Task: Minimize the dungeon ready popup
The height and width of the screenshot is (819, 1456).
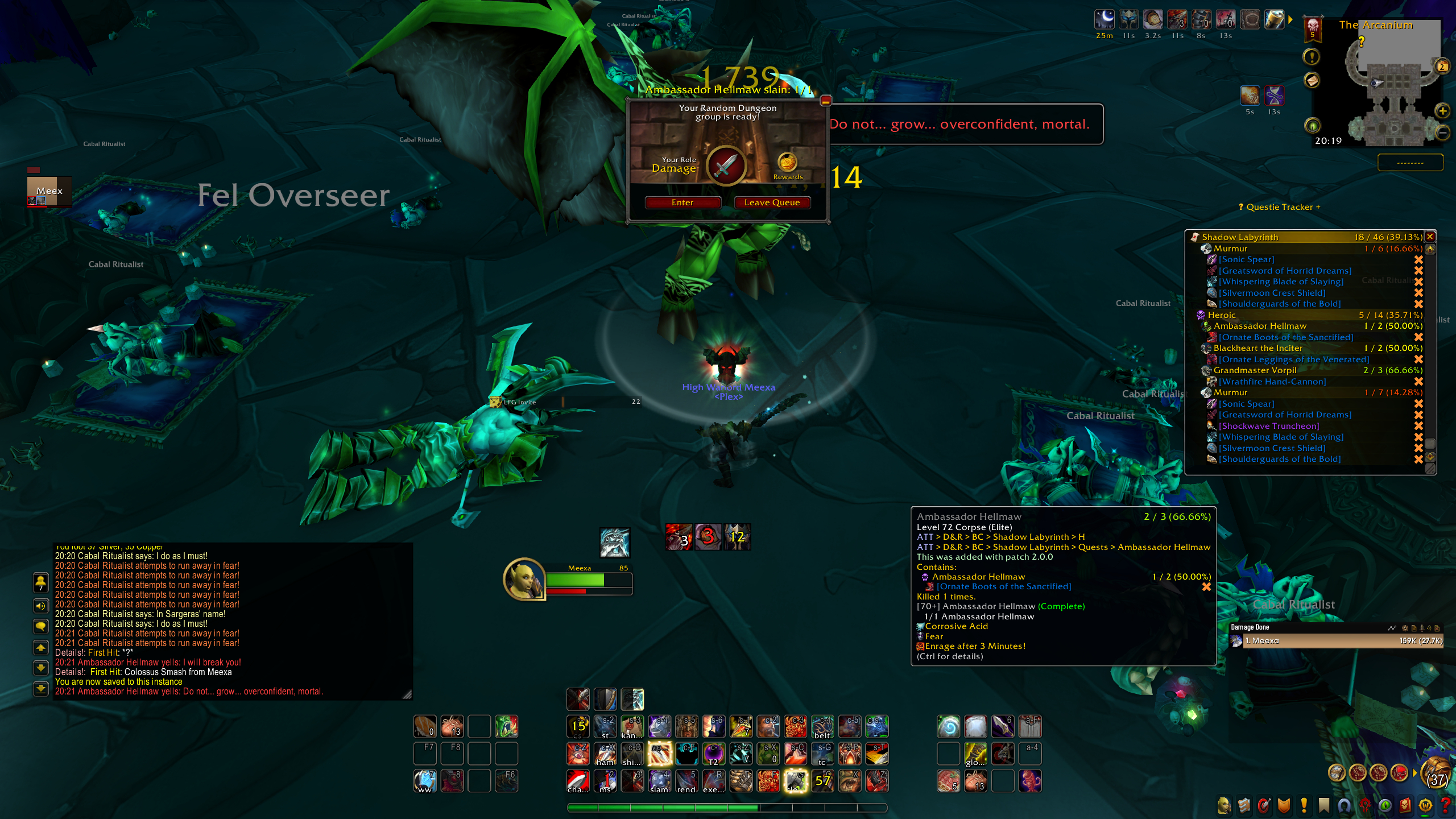Action: click(826, 101)
